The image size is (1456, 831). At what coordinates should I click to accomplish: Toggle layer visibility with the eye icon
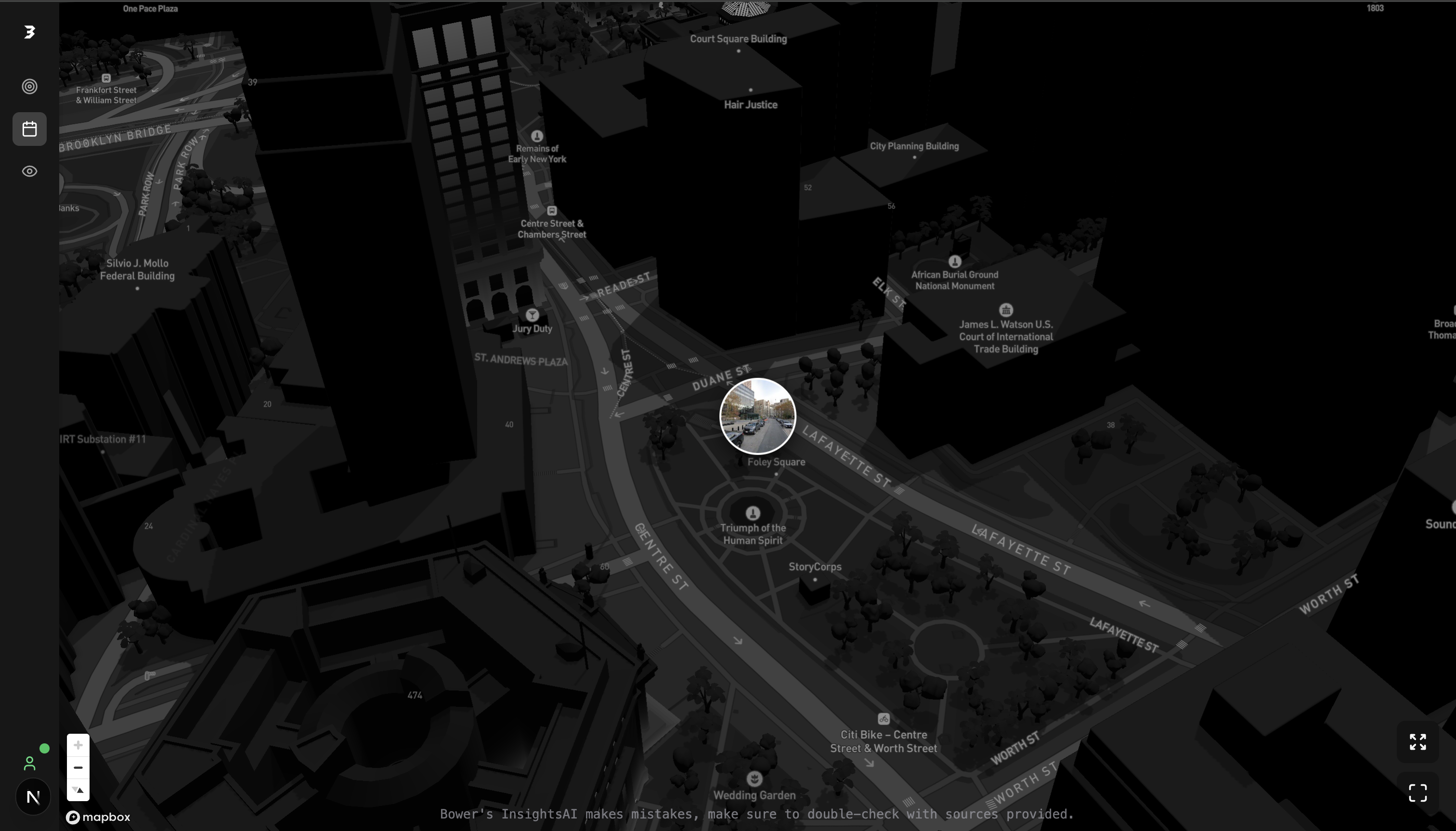click(29, 171)
